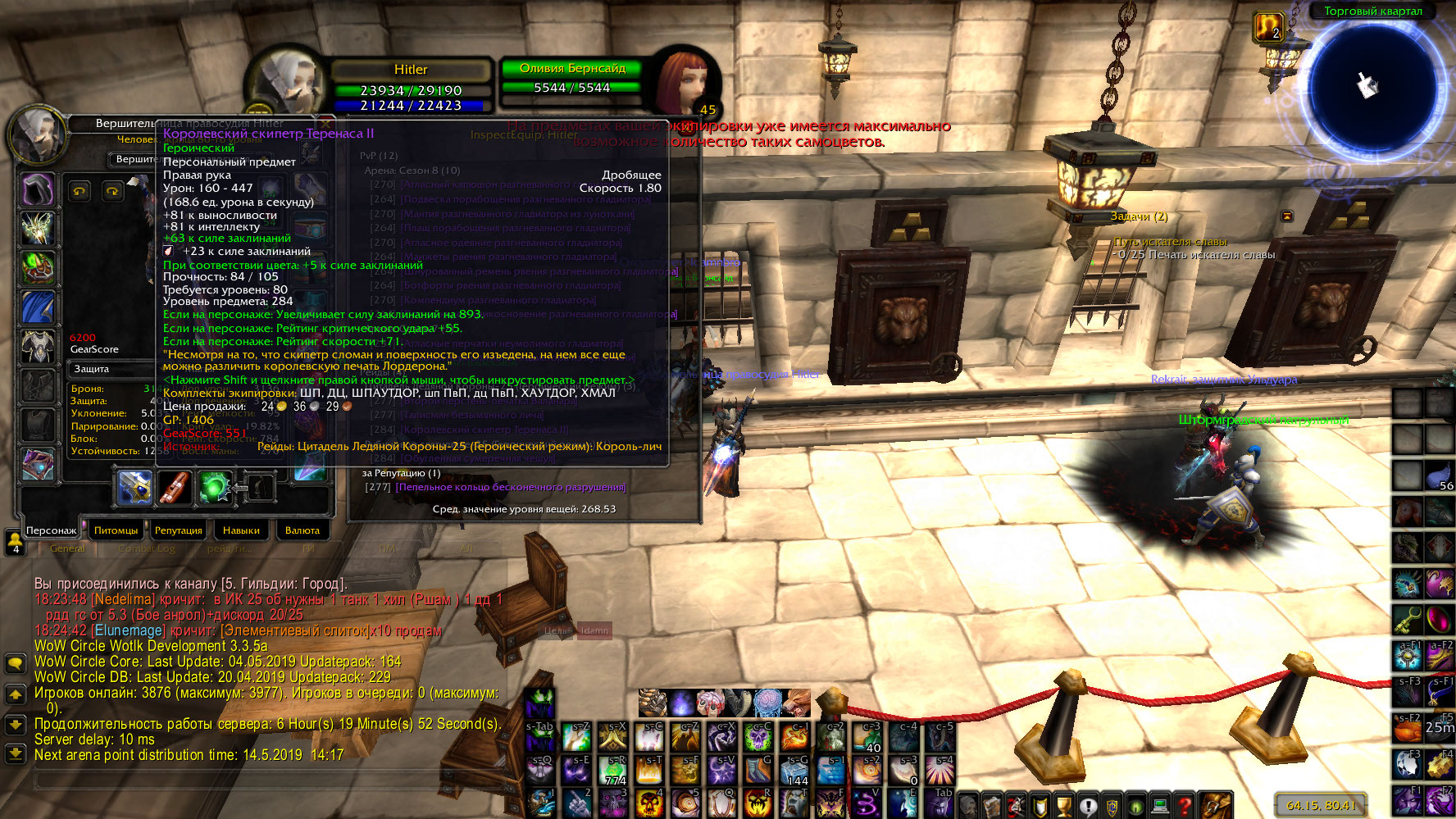Screen dimensions: 1456x819
Task: Open the Репутация tab
Action: point(178,530)
